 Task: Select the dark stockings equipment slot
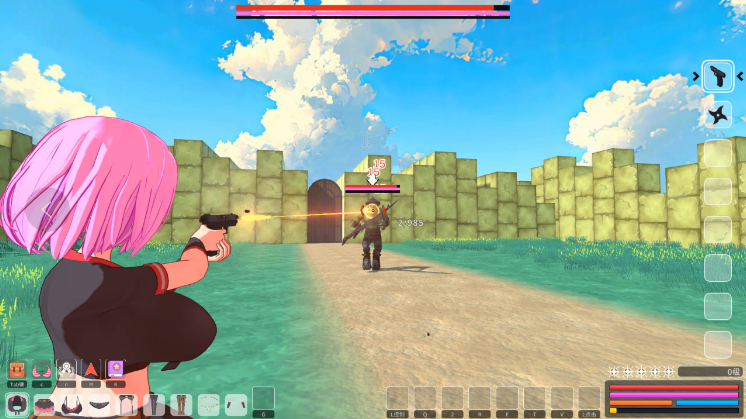click(153, 405)
